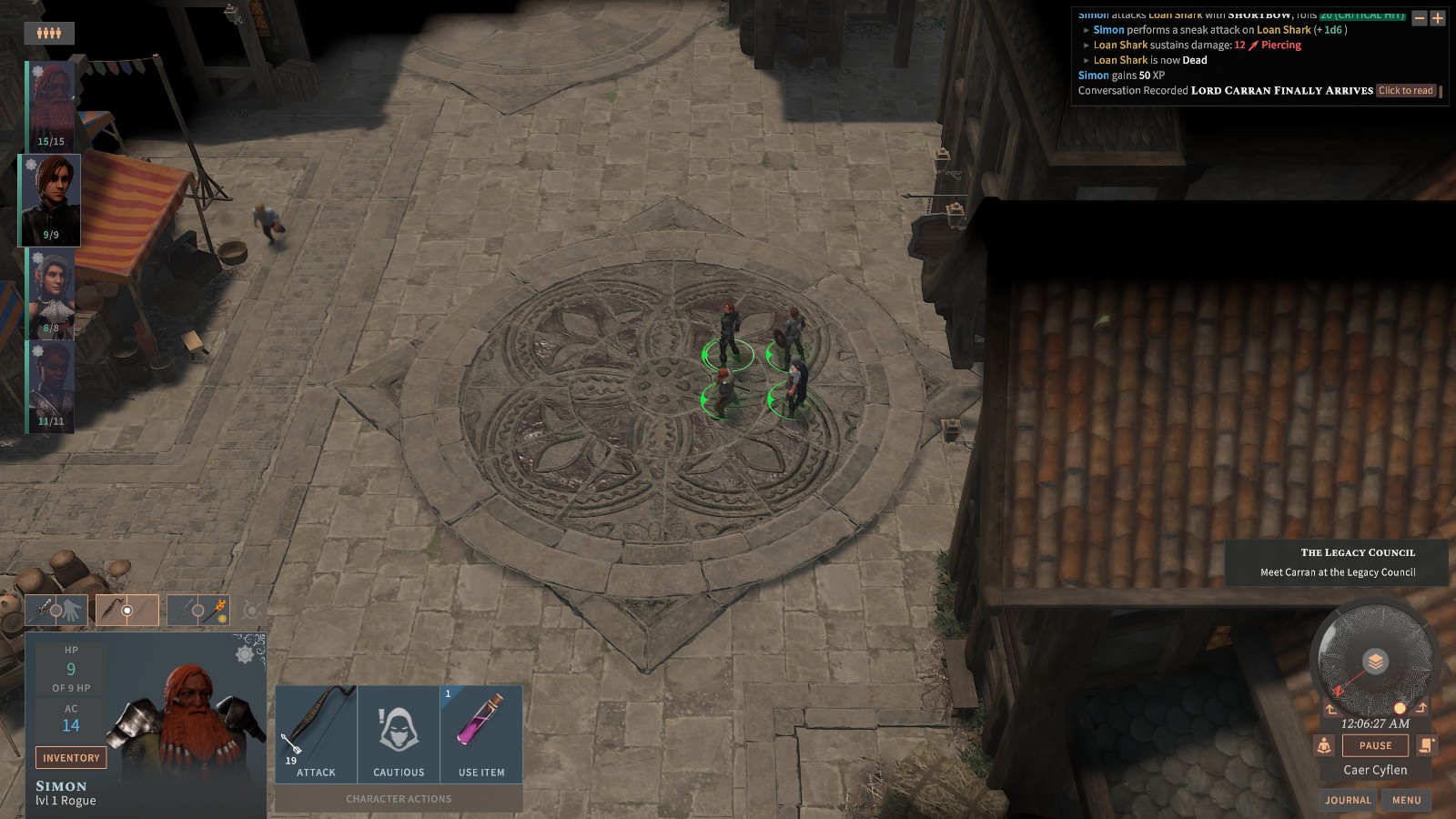Screen dimensions: 1456x819
Task: Select the party portrait showing 8/8 HP
Action: point(51,293)
